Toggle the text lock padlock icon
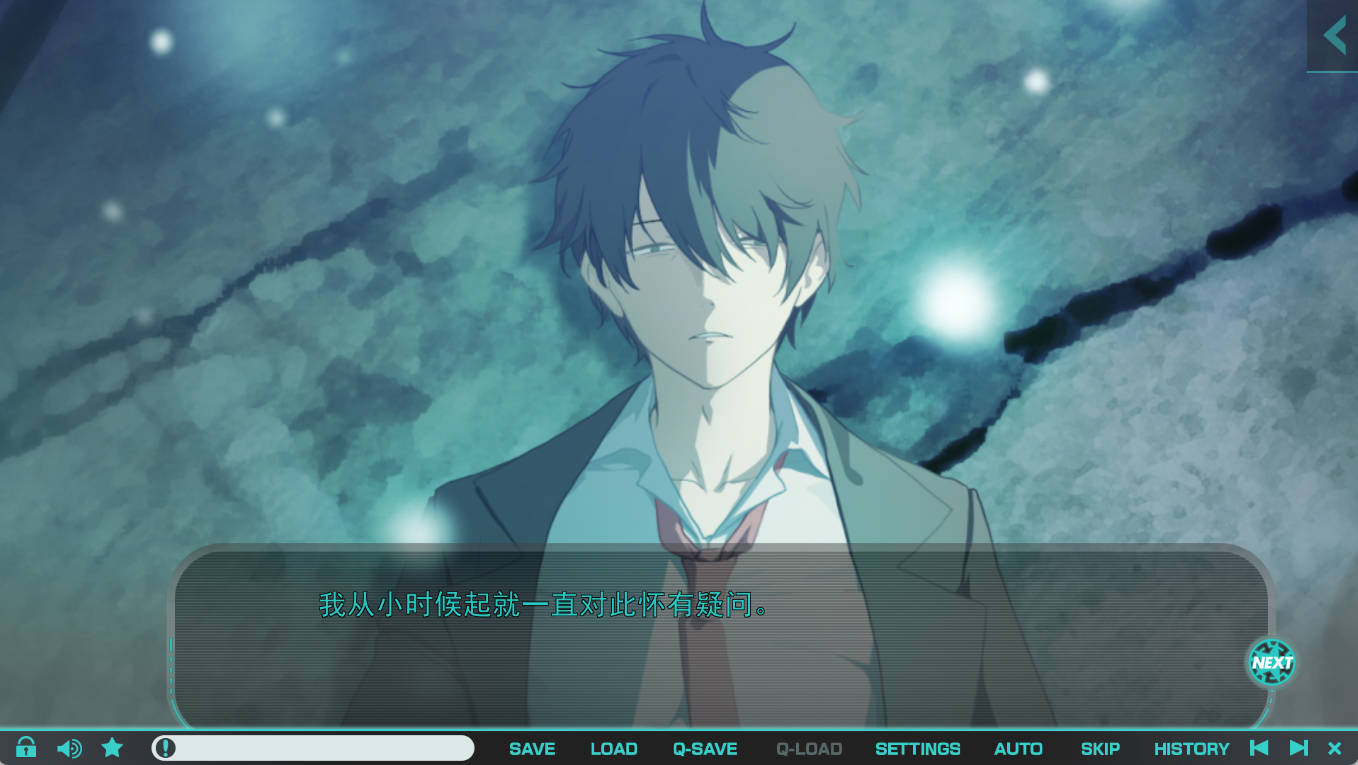The width and height of the screenshot is (1358, 765). coord(25,747)
